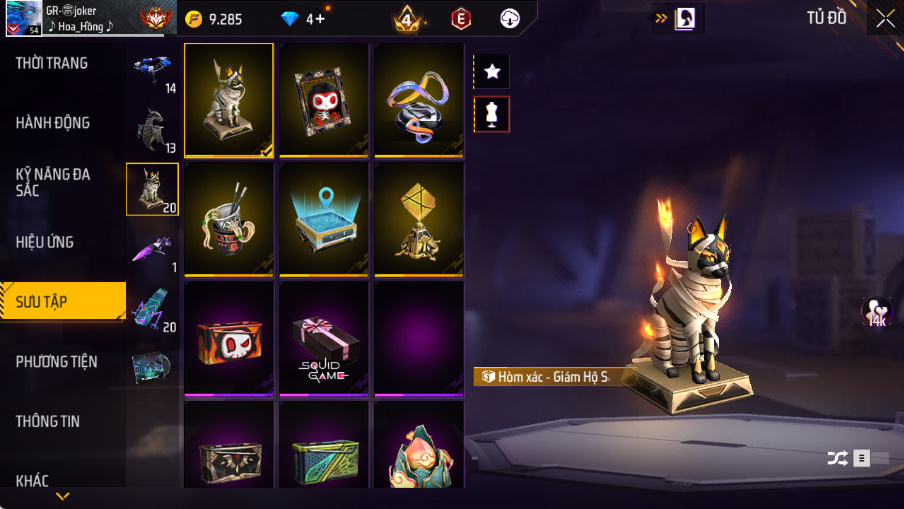This screenshot has width=904, height=509.
Task: Switch to the Hành Động tab
Action: 53,123
